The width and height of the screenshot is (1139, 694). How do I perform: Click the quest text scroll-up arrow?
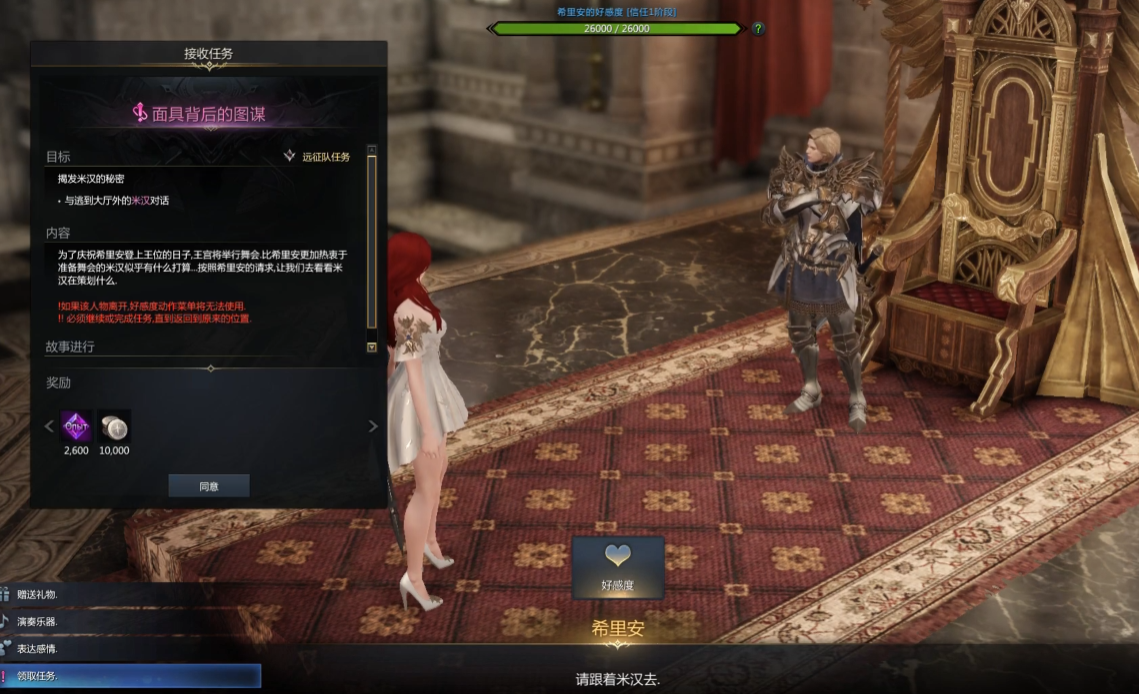pyautogui.click(x=372, y=151)
